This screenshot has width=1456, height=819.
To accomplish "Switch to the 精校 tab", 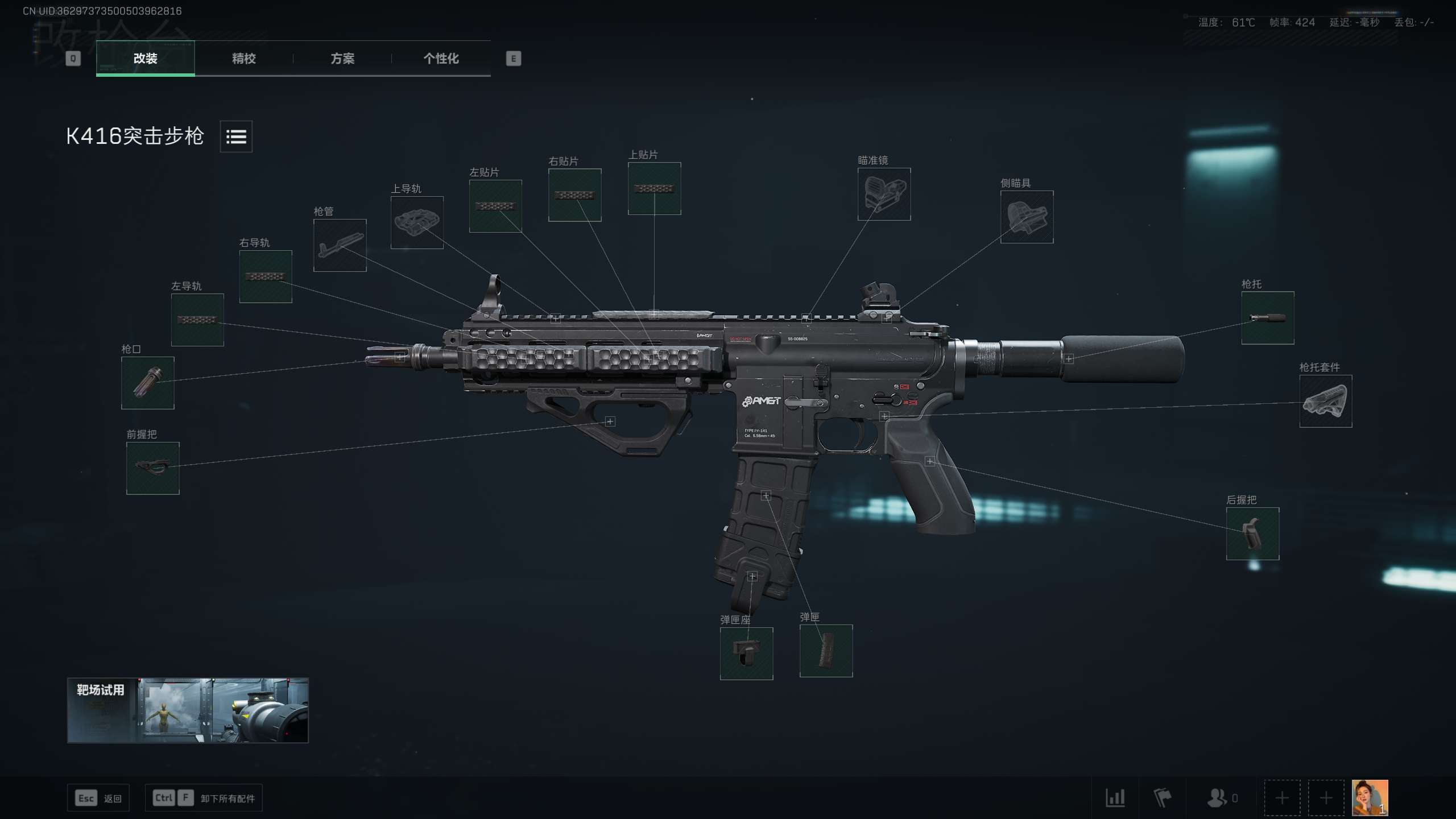I will [243, 58].
